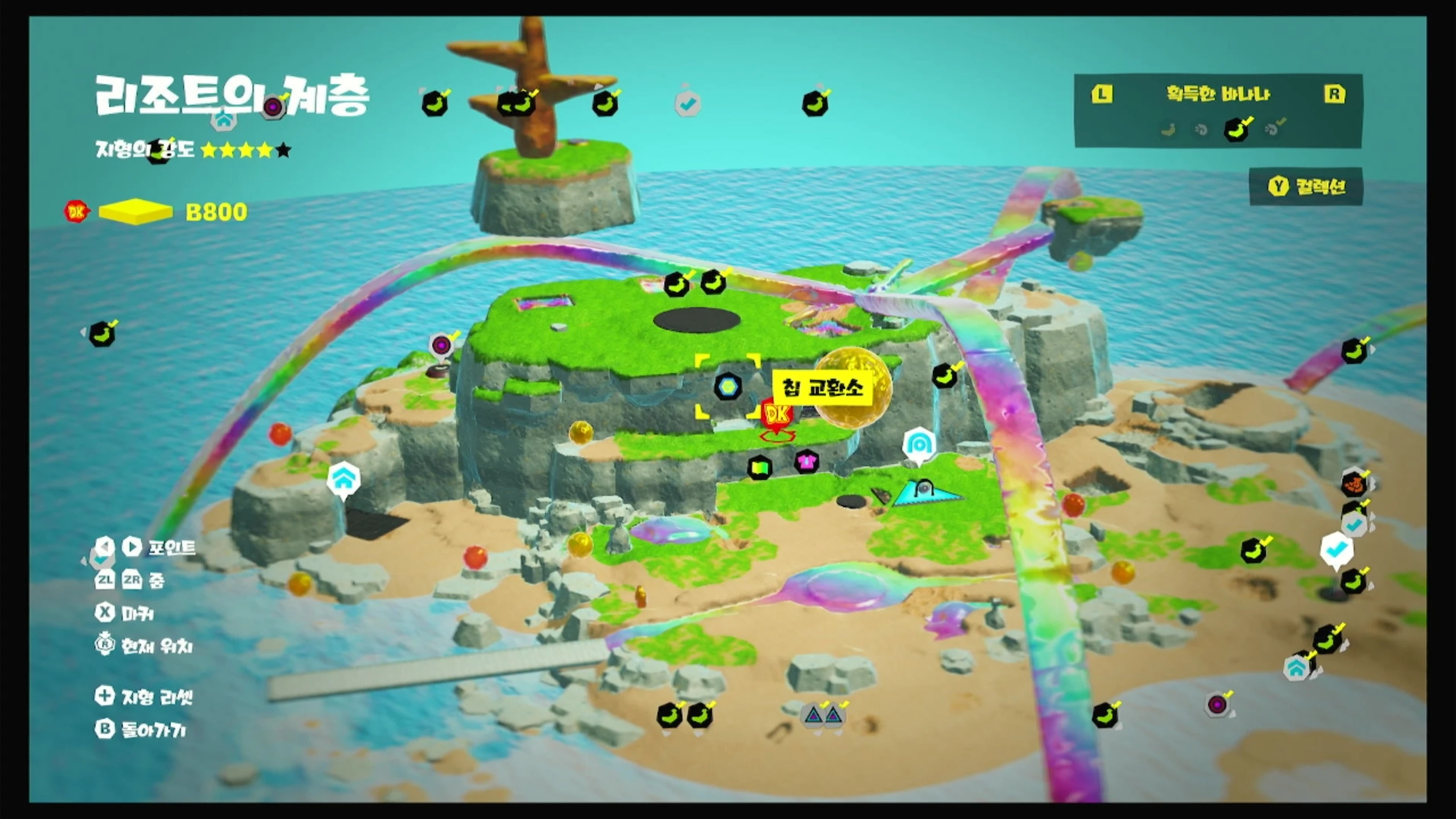The width and height of the screenshot is (1456, 819).
Task: Switch filter to the checked fossil icon
Action: click(1273, 129)
